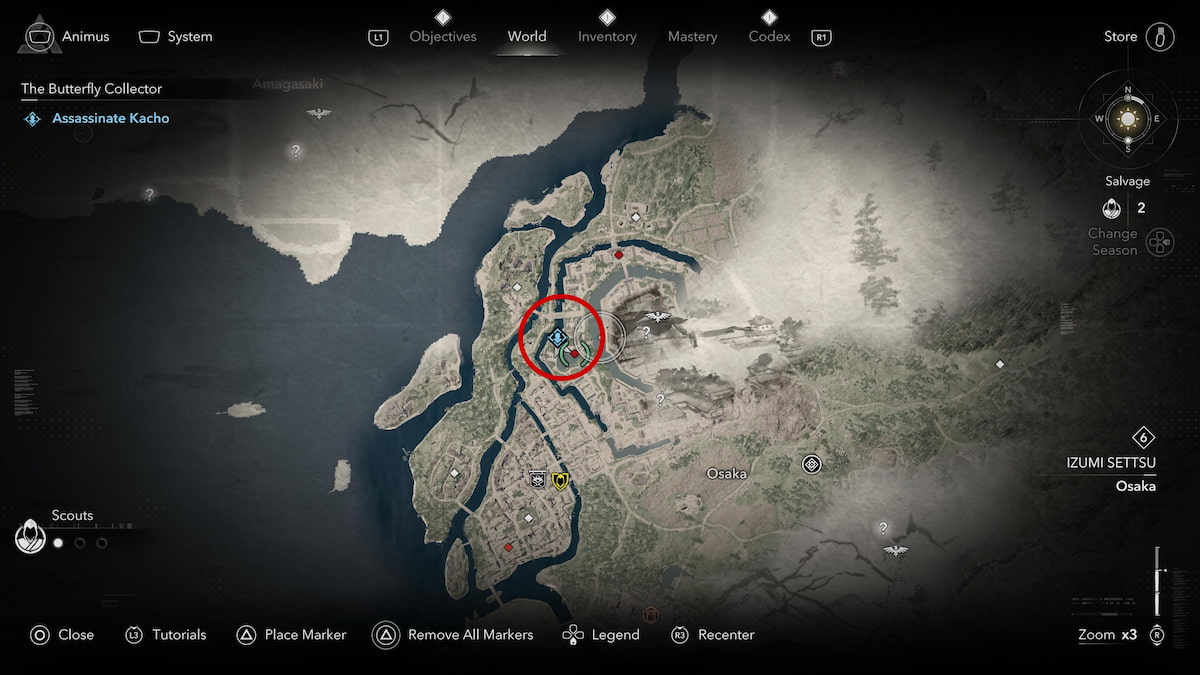Select the Assassinate Kacho objective tracker

pos(110,118)
